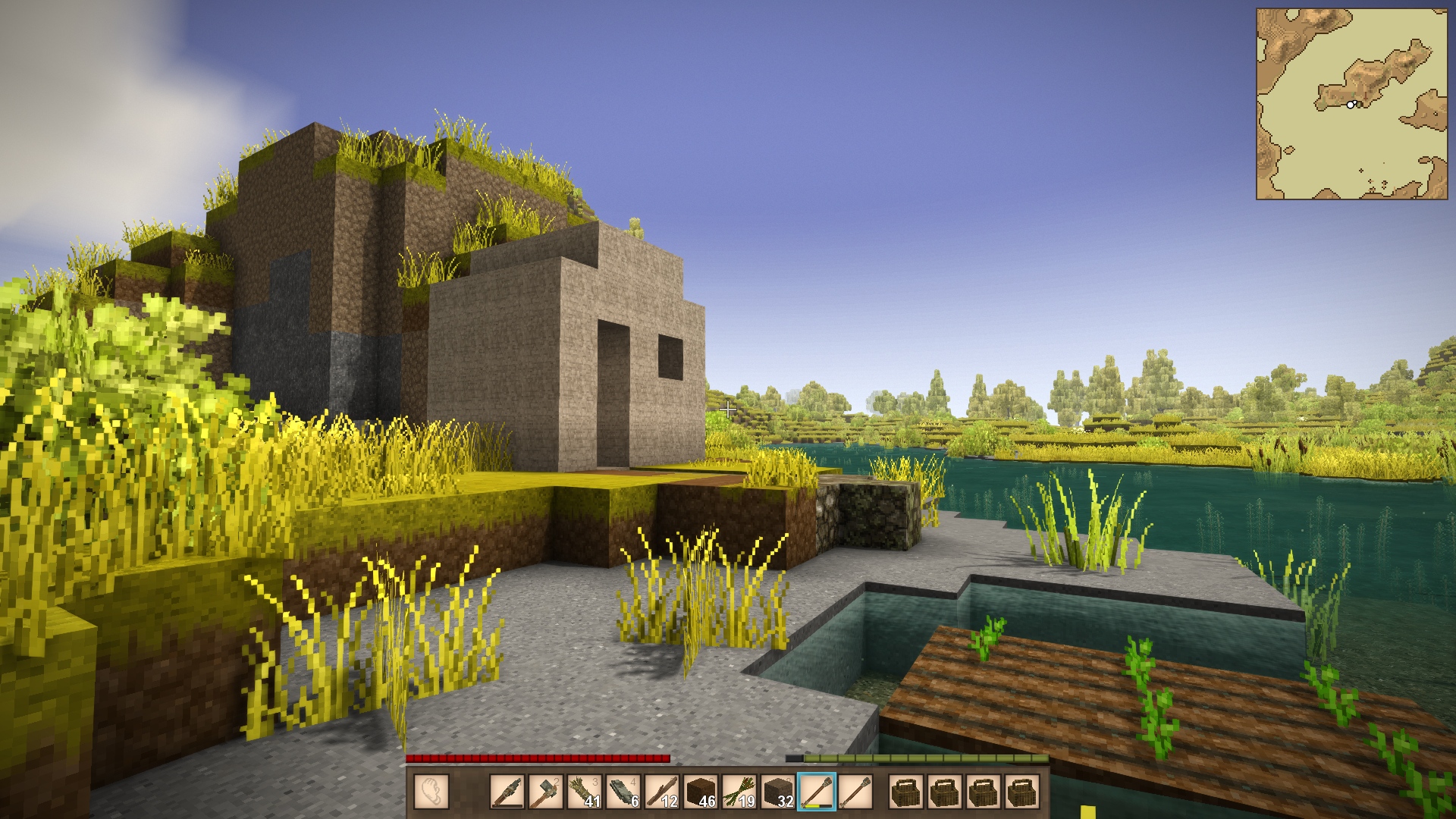Screen dimensions: 1456x819
Task: Select the sticks stack of 12
Action: tap(662, 792)
